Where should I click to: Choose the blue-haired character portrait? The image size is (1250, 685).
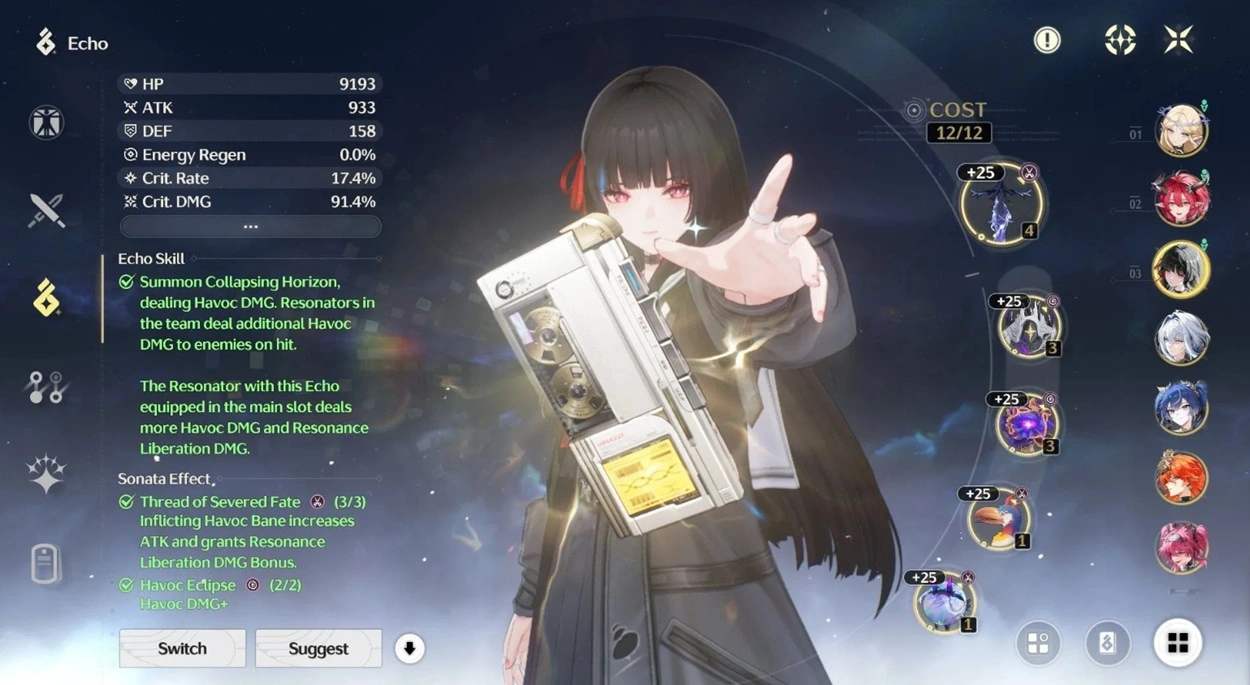coord(1181,408)
